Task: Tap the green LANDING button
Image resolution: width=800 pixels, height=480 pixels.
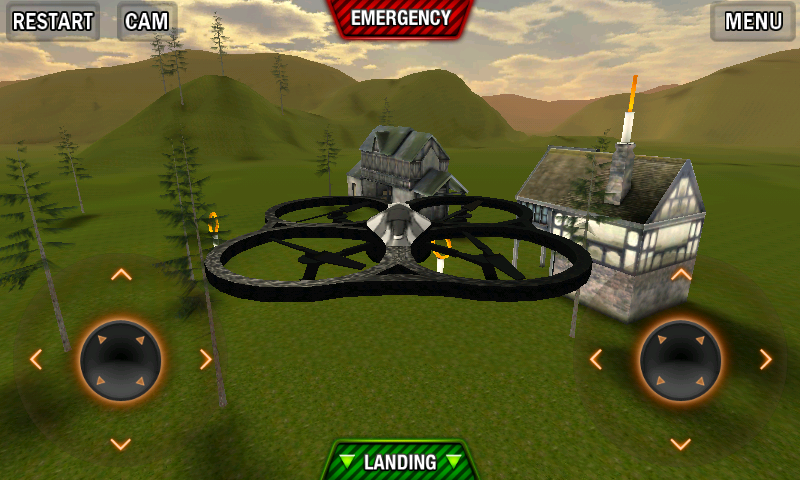Action: [400, 462]
